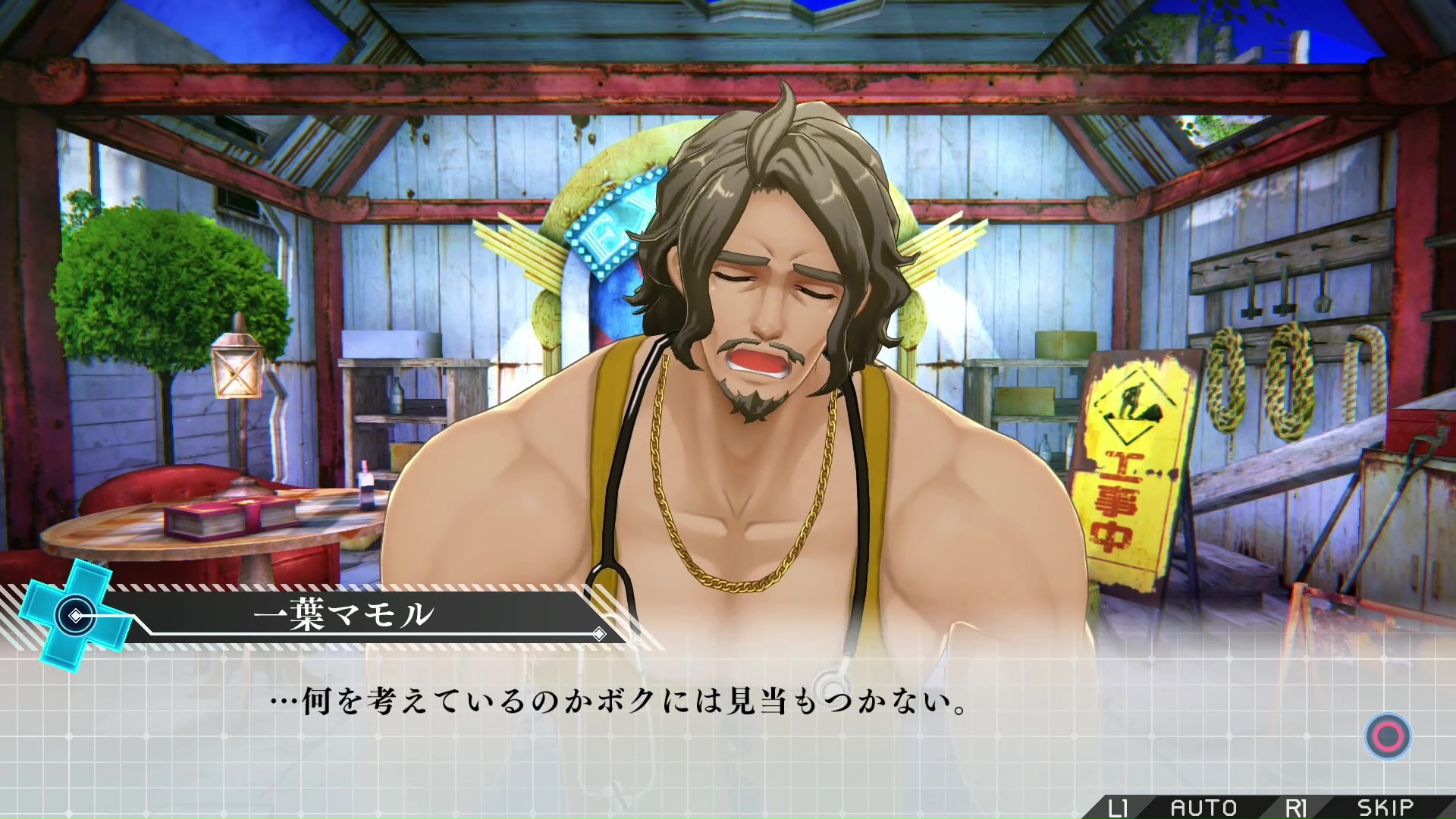1456x819 pixels.
Task: Activate SKIP to fast-forward dialogue
Action: pos(1385,808)
